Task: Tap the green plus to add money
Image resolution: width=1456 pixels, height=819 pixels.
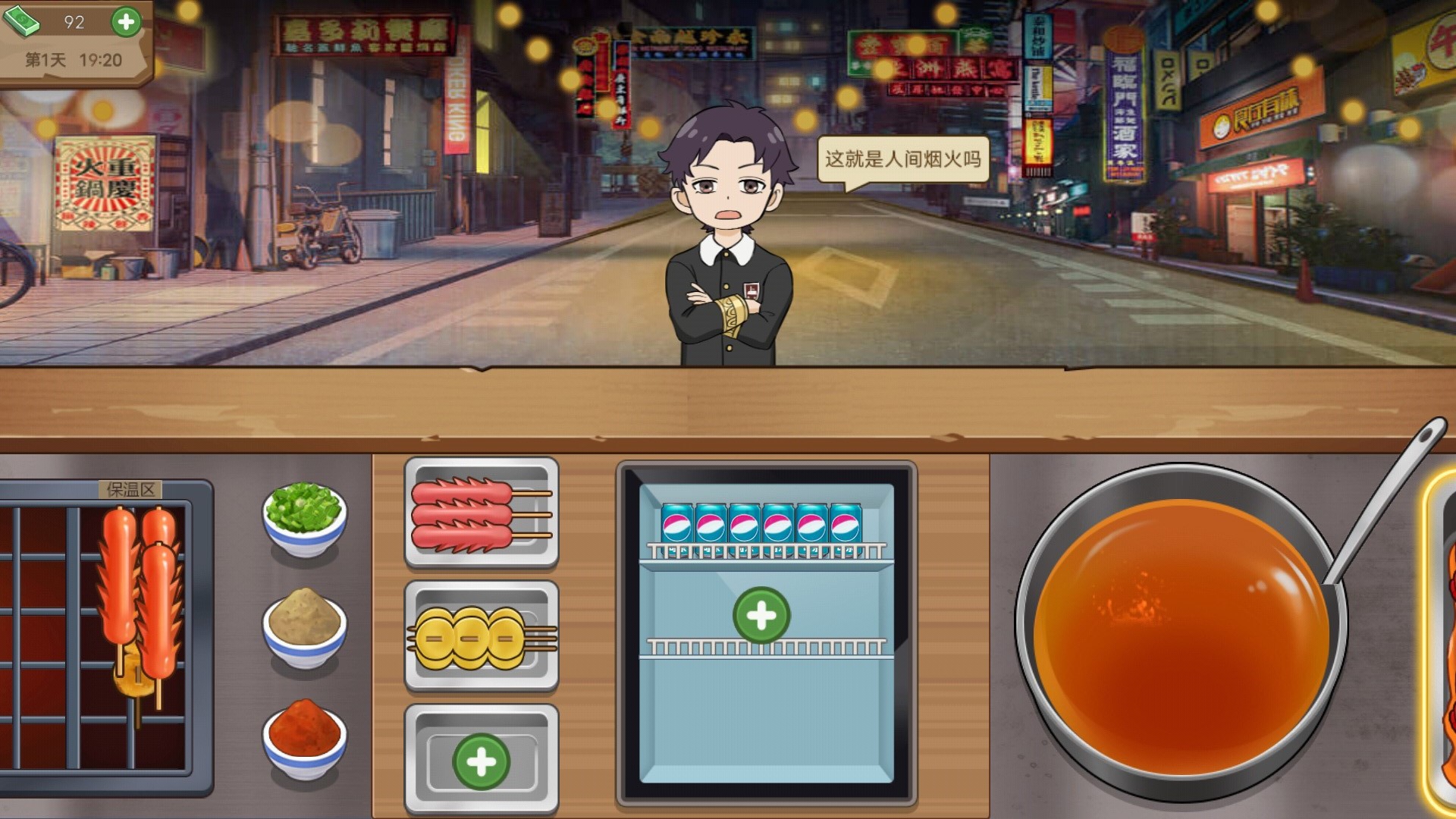Action: (127, 21)
